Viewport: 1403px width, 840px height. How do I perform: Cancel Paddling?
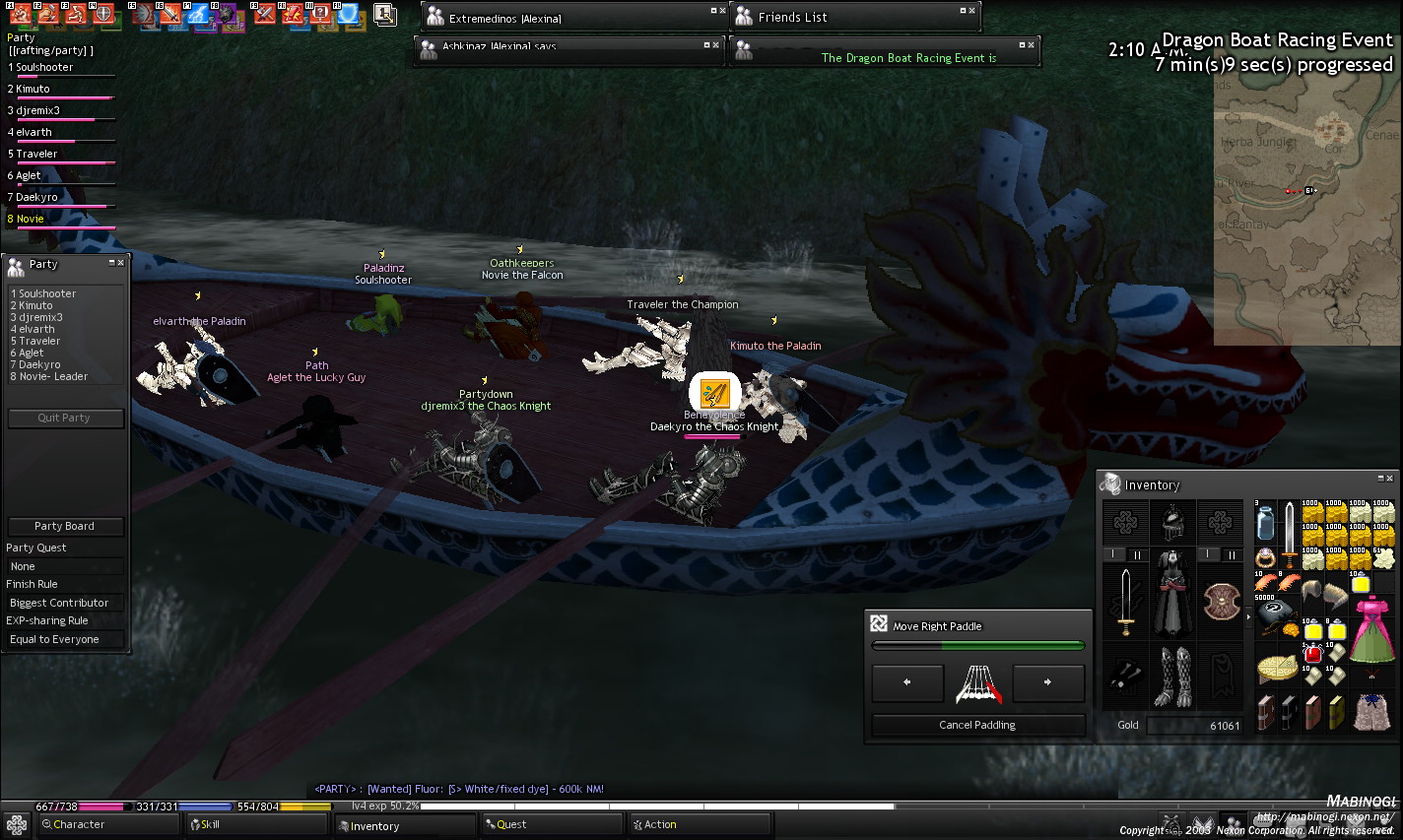coord(977,726)
